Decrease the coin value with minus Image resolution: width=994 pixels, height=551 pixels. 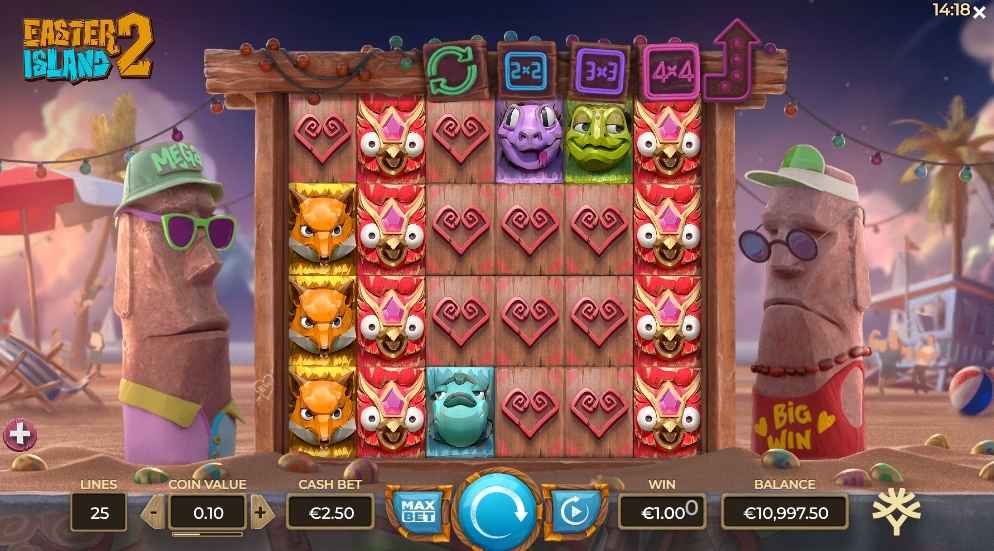pos(154,512)
